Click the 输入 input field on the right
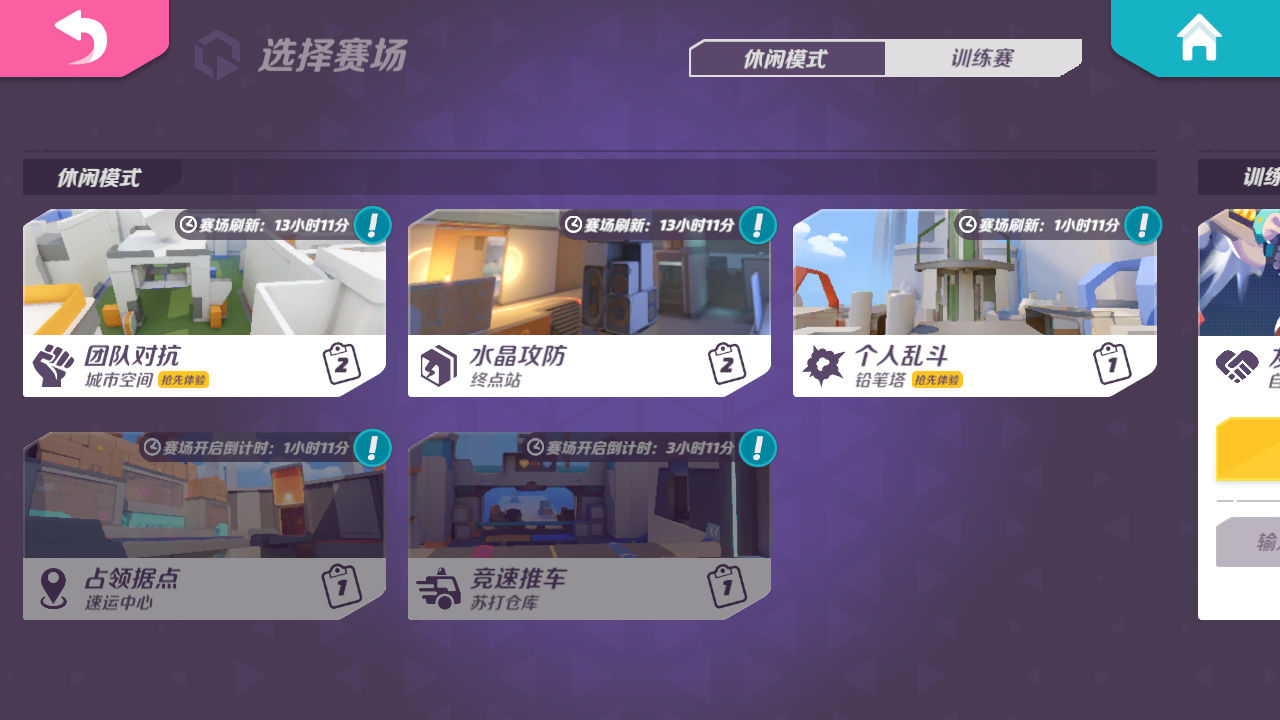1280x720 pixels. (1255, 542)
